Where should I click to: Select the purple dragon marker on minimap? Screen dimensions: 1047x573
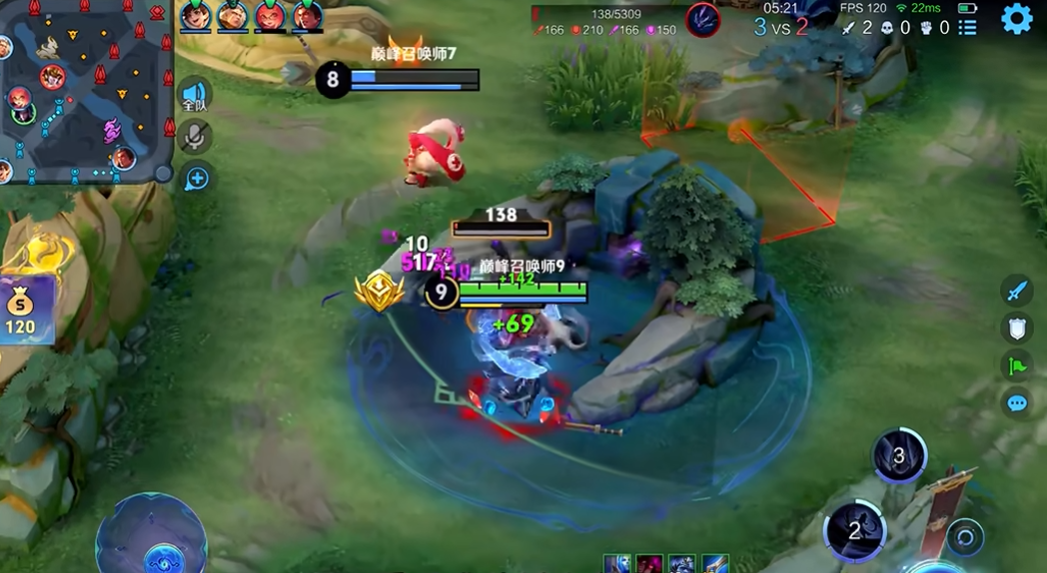(111, 129)
